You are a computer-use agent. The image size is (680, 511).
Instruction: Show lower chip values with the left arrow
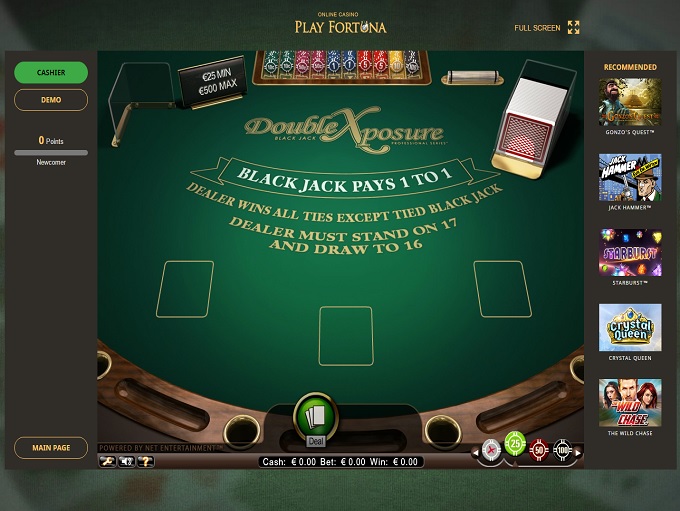coord(475,453)
